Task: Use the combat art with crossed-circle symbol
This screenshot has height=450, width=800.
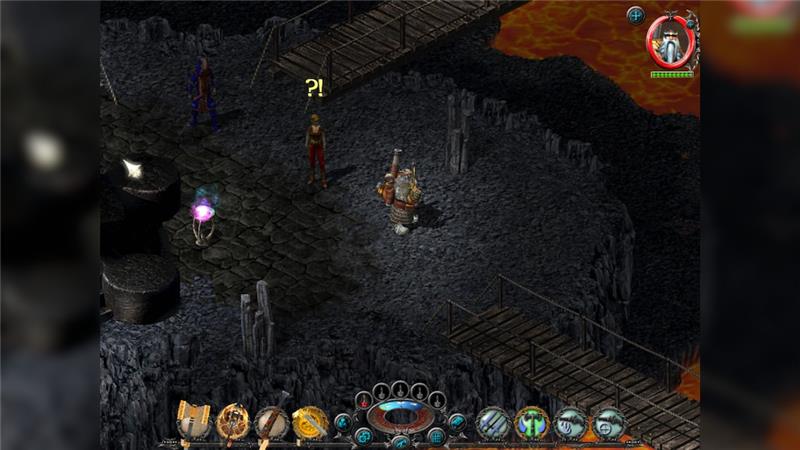Action: click(608, 423)
